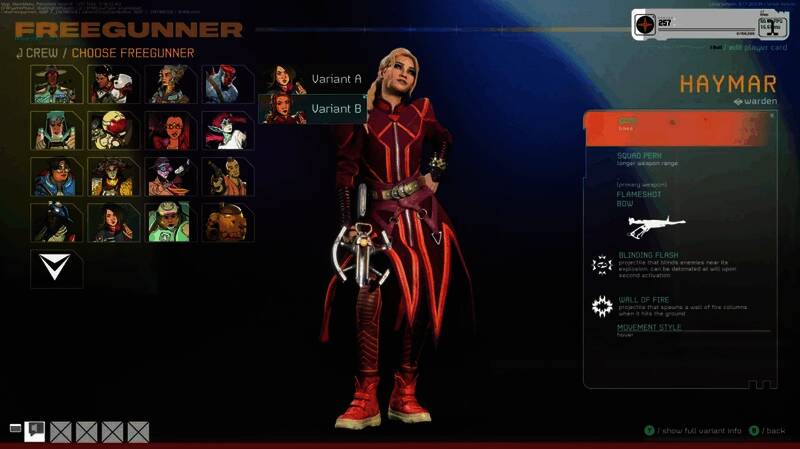The height and width of the screenshot is (449, 800).
Task: Choose the green-suited freegunner with visor cap
Action: [170, 223]
